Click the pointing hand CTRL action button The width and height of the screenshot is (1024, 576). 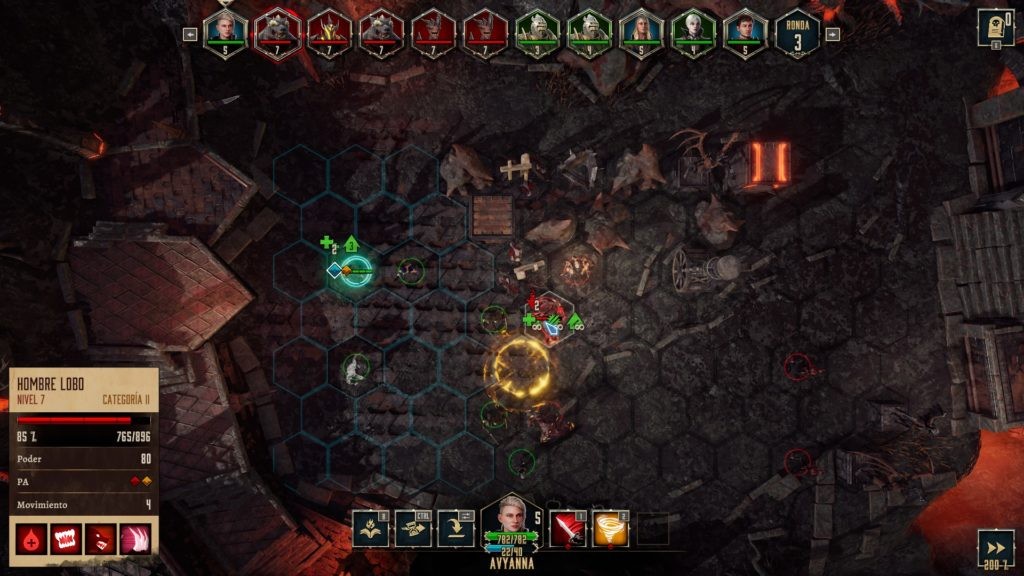coord(413,528)
